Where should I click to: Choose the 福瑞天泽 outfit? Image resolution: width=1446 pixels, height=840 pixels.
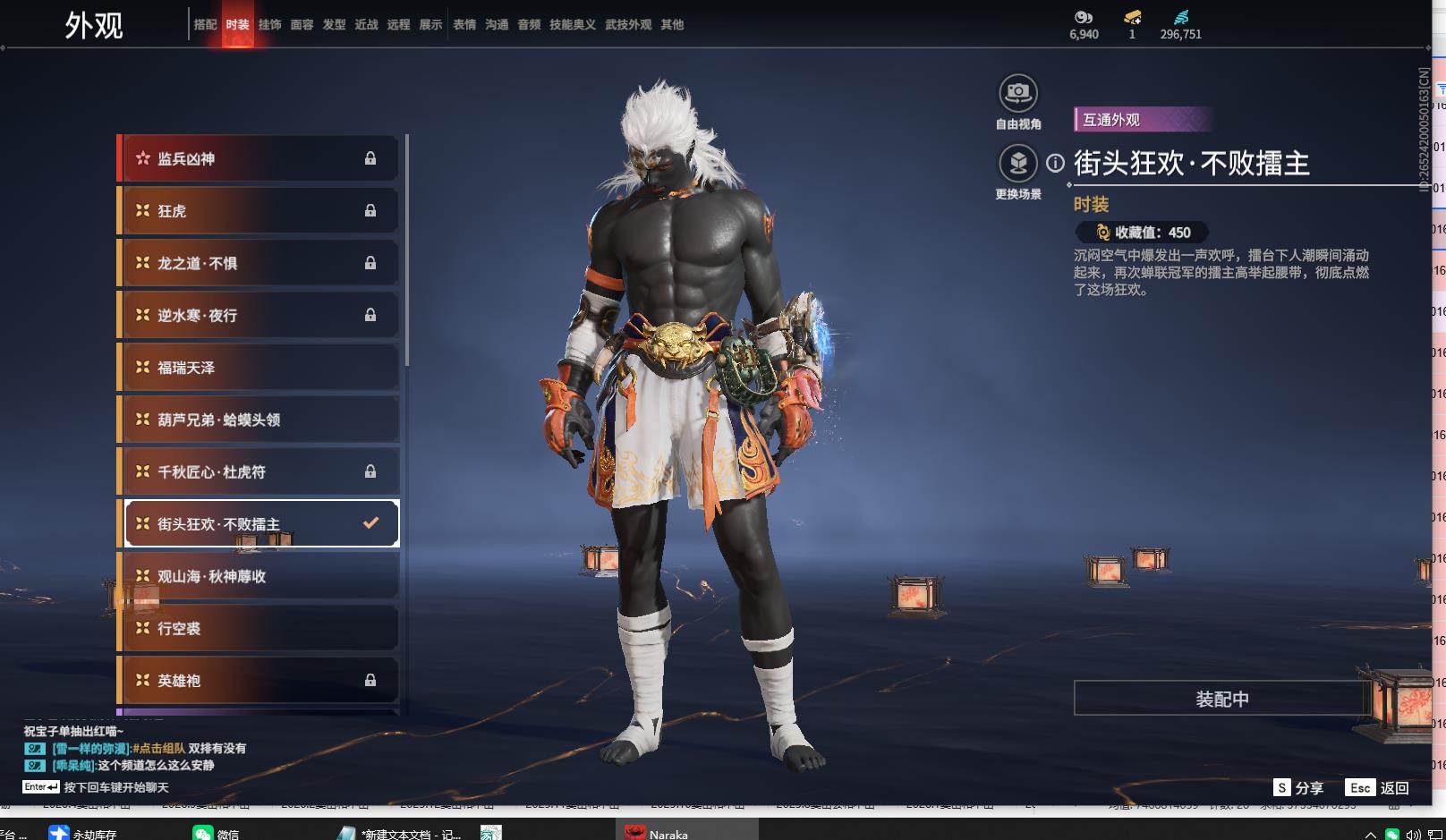click(x=259, y=368)
